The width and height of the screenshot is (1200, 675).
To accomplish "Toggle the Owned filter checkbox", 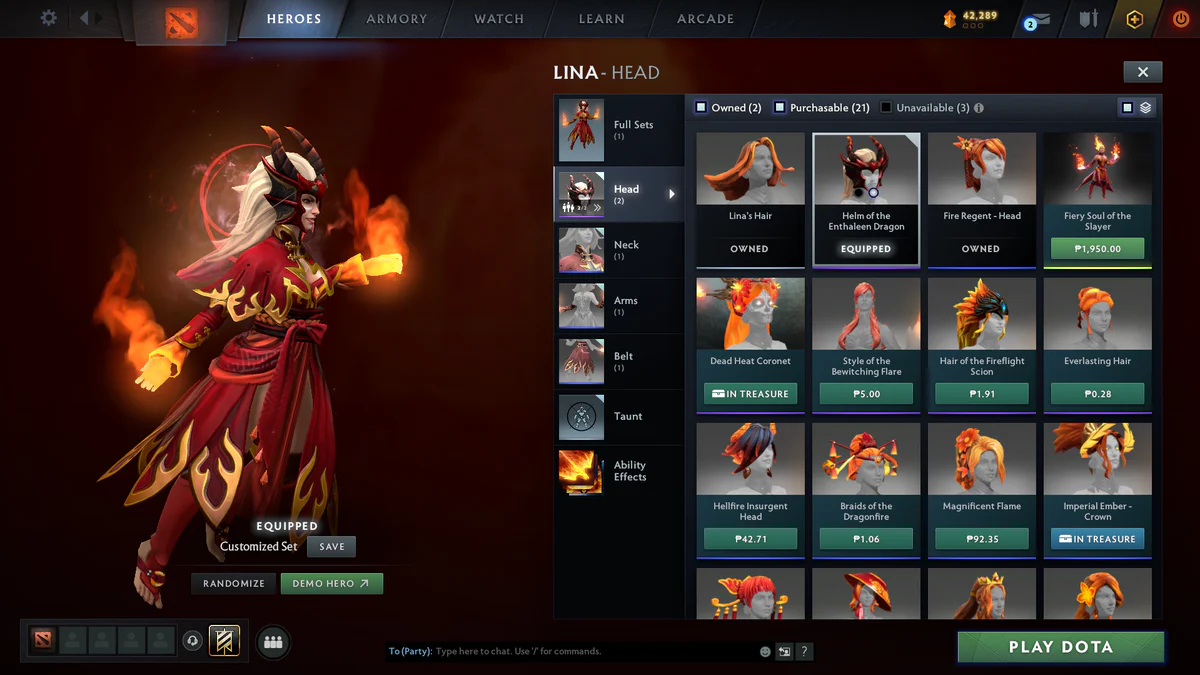I will point(702,107).
